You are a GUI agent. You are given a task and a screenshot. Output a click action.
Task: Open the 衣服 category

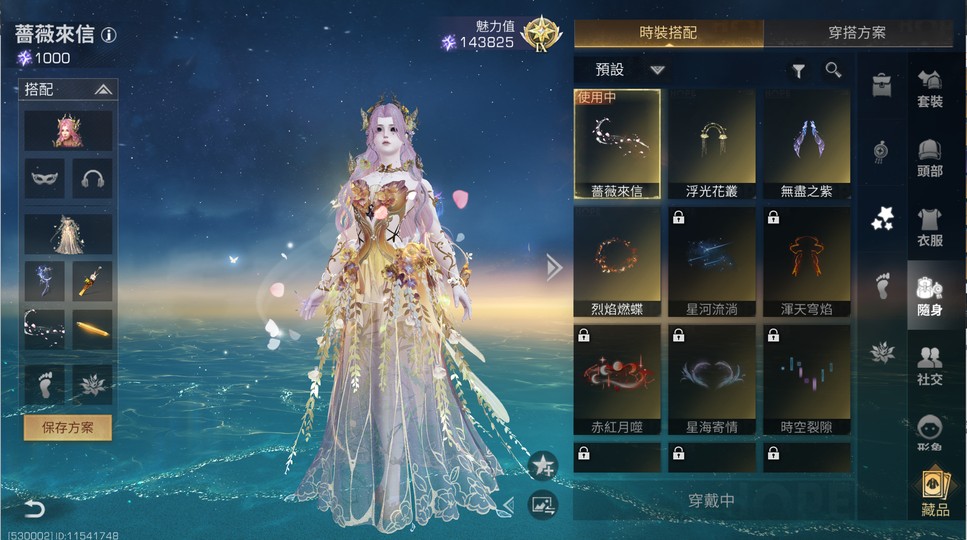pyautogui.click(x=930, y=227)
